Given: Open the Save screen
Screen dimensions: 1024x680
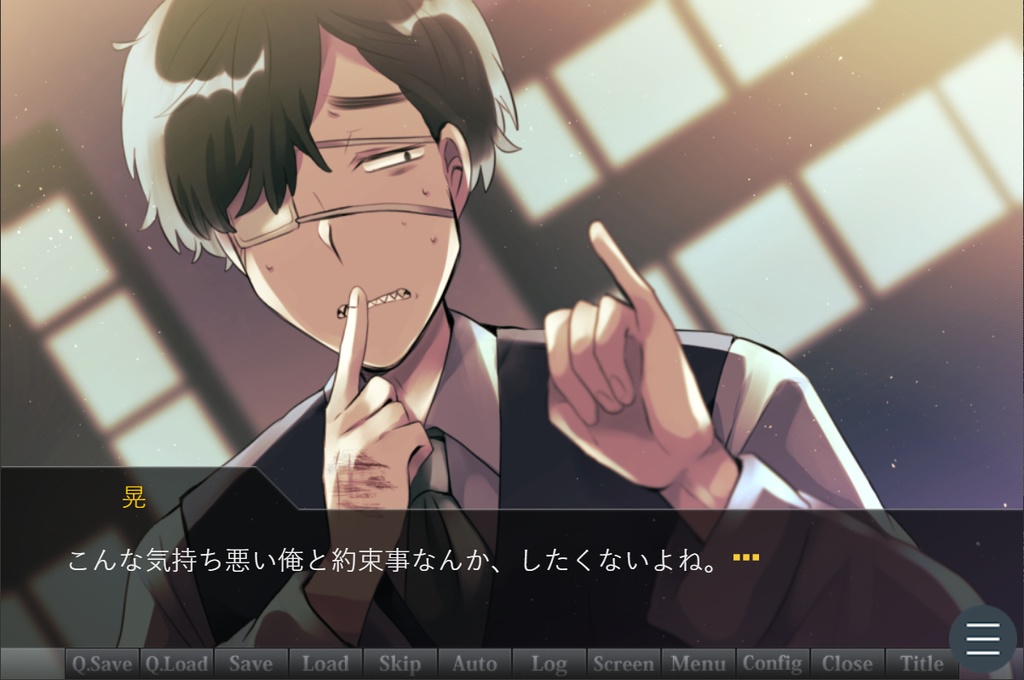Looking at the screenshot, I should point(250,663).
